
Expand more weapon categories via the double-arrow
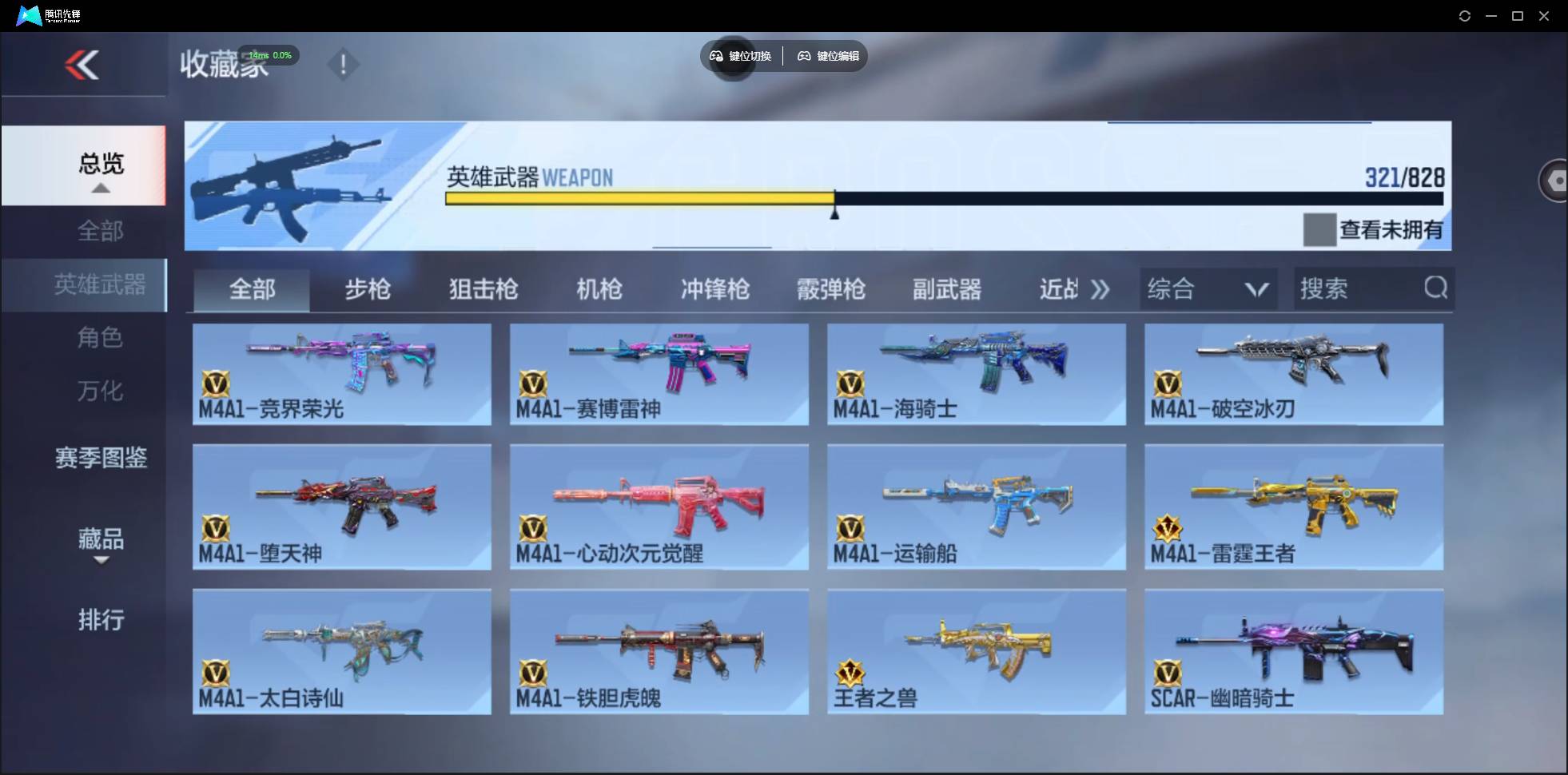coord(1101,289)
